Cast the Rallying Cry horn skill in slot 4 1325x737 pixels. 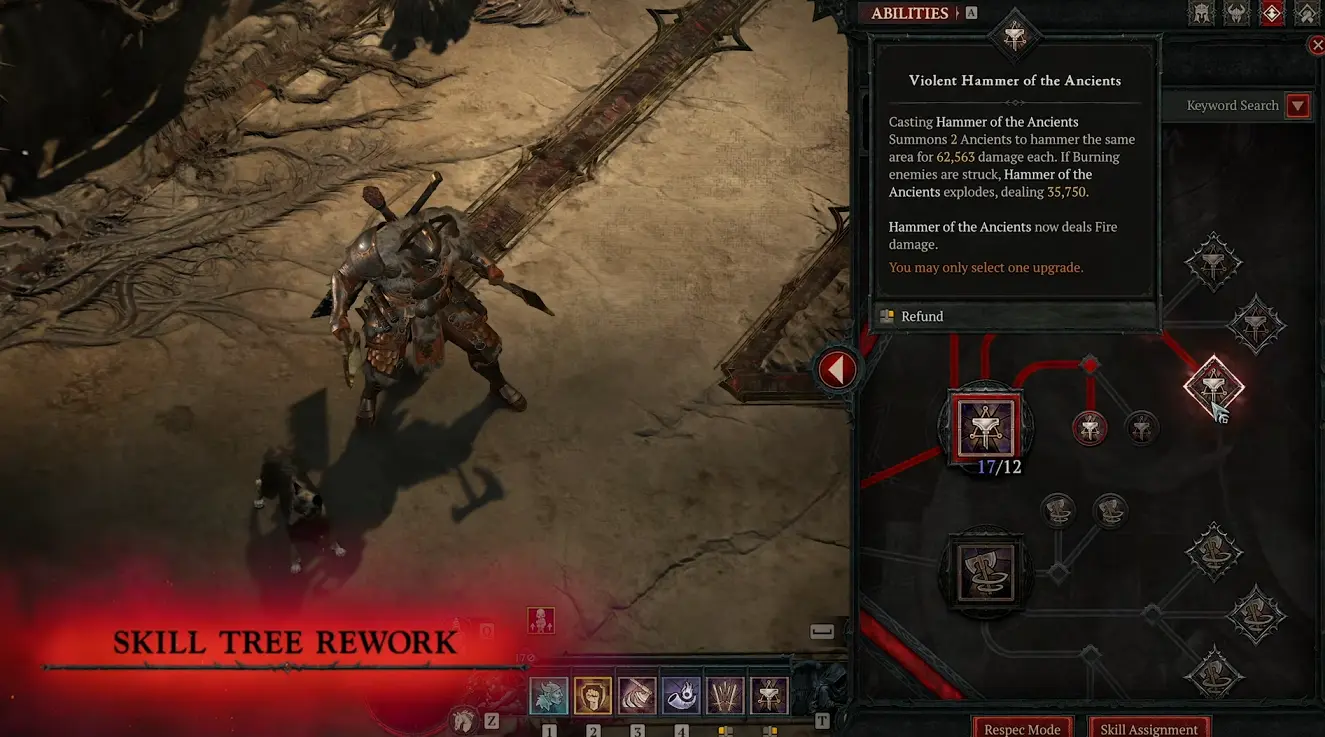681,695
